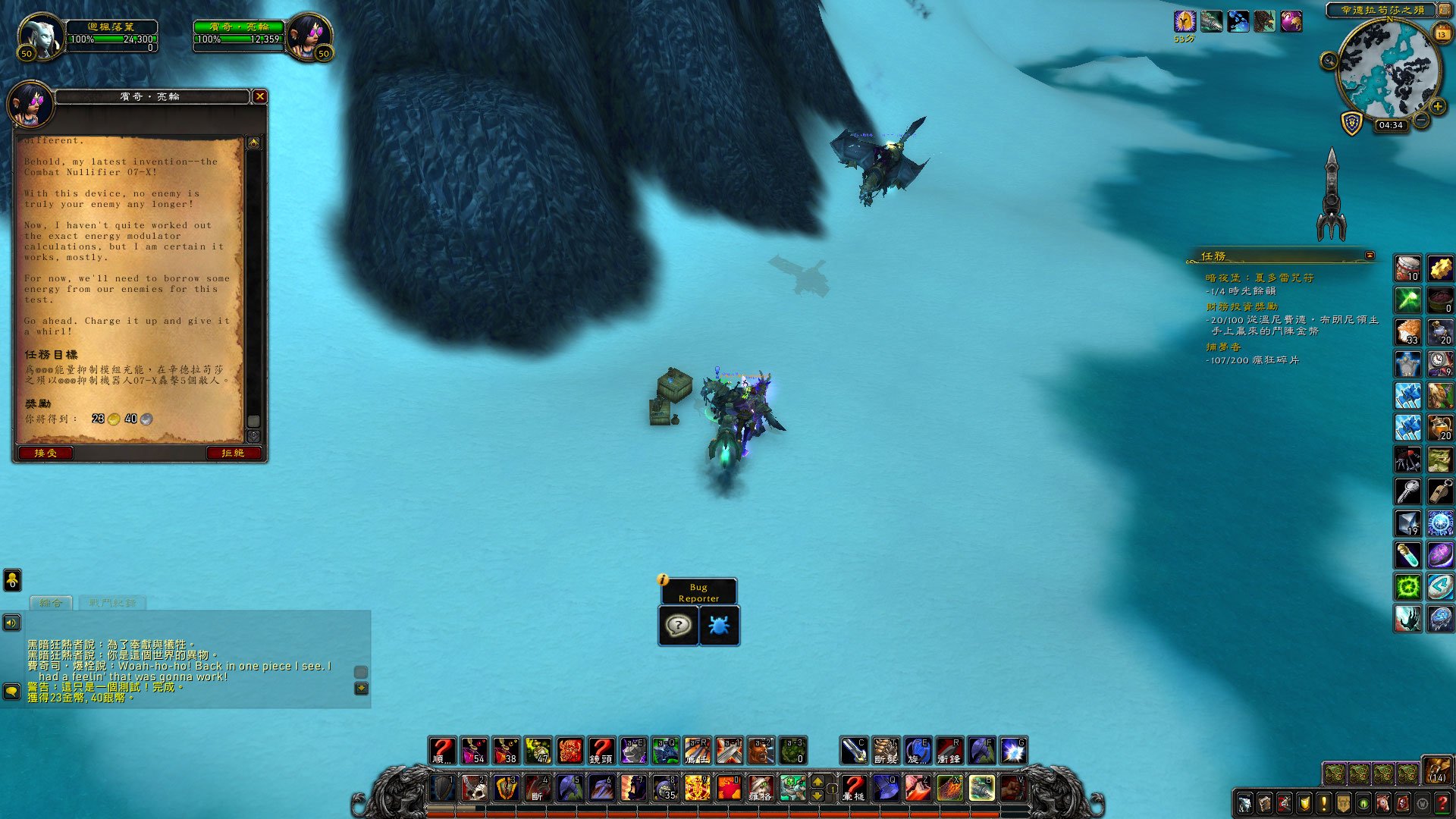Open the red question mark help button

click(x=1442, y=803)
